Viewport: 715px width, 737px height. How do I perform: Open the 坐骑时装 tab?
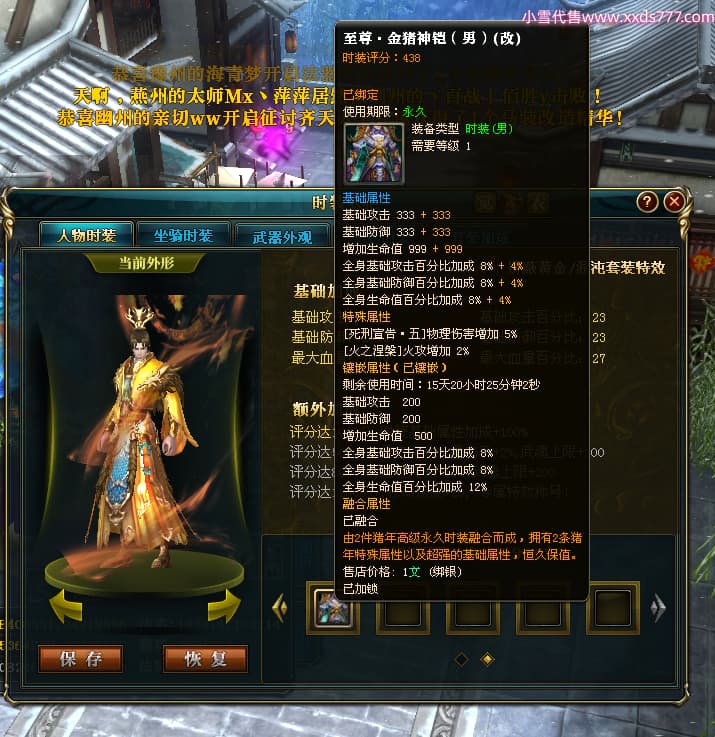point(182,236)
